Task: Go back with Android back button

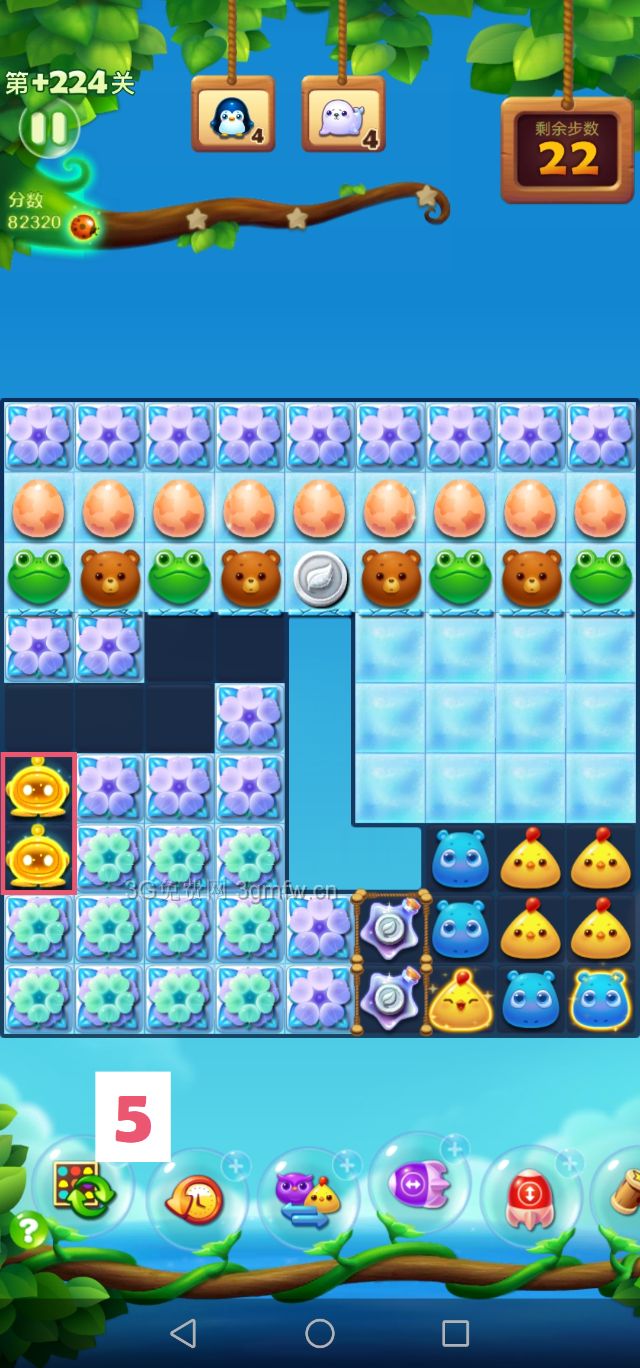Action: [183, 1332]
